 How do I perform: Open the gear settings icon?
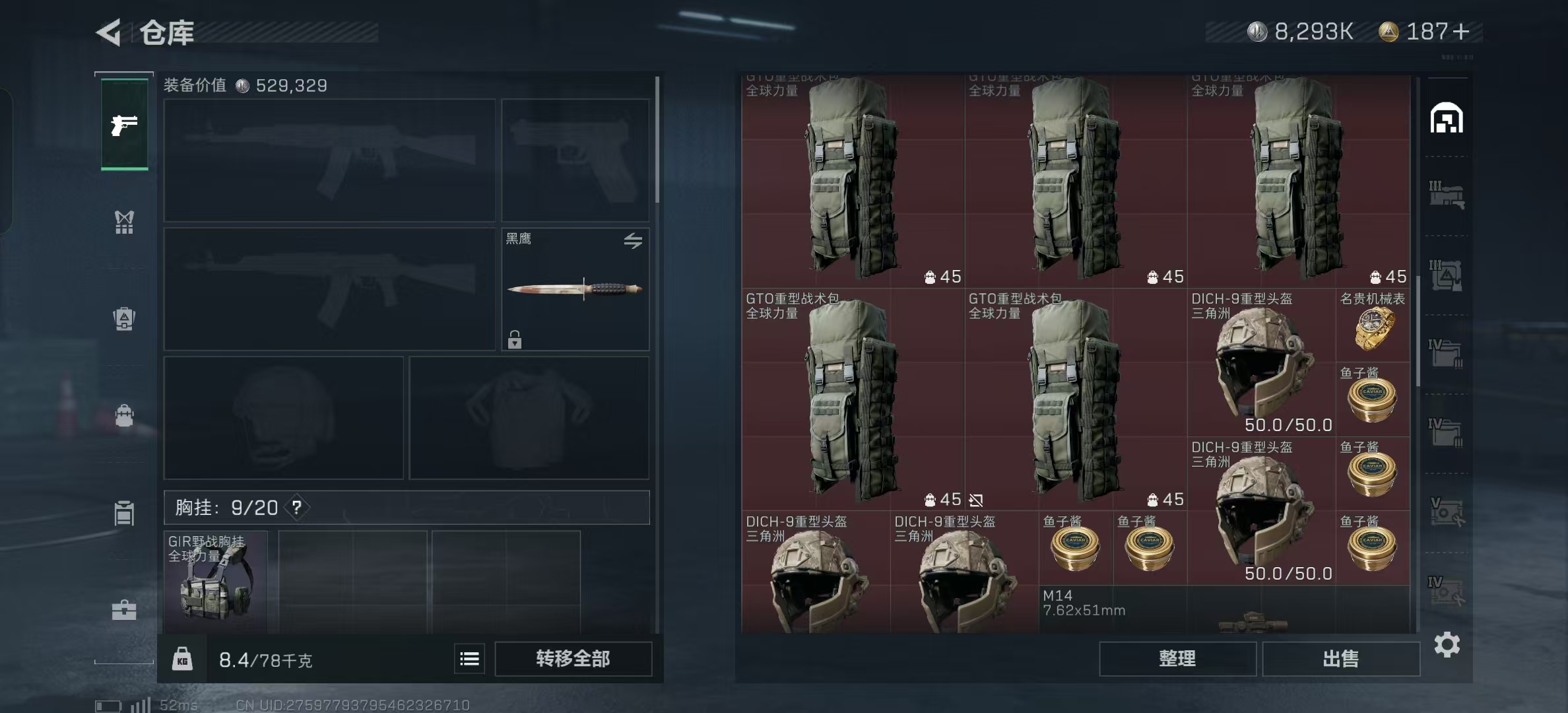tap(1447, 644)
